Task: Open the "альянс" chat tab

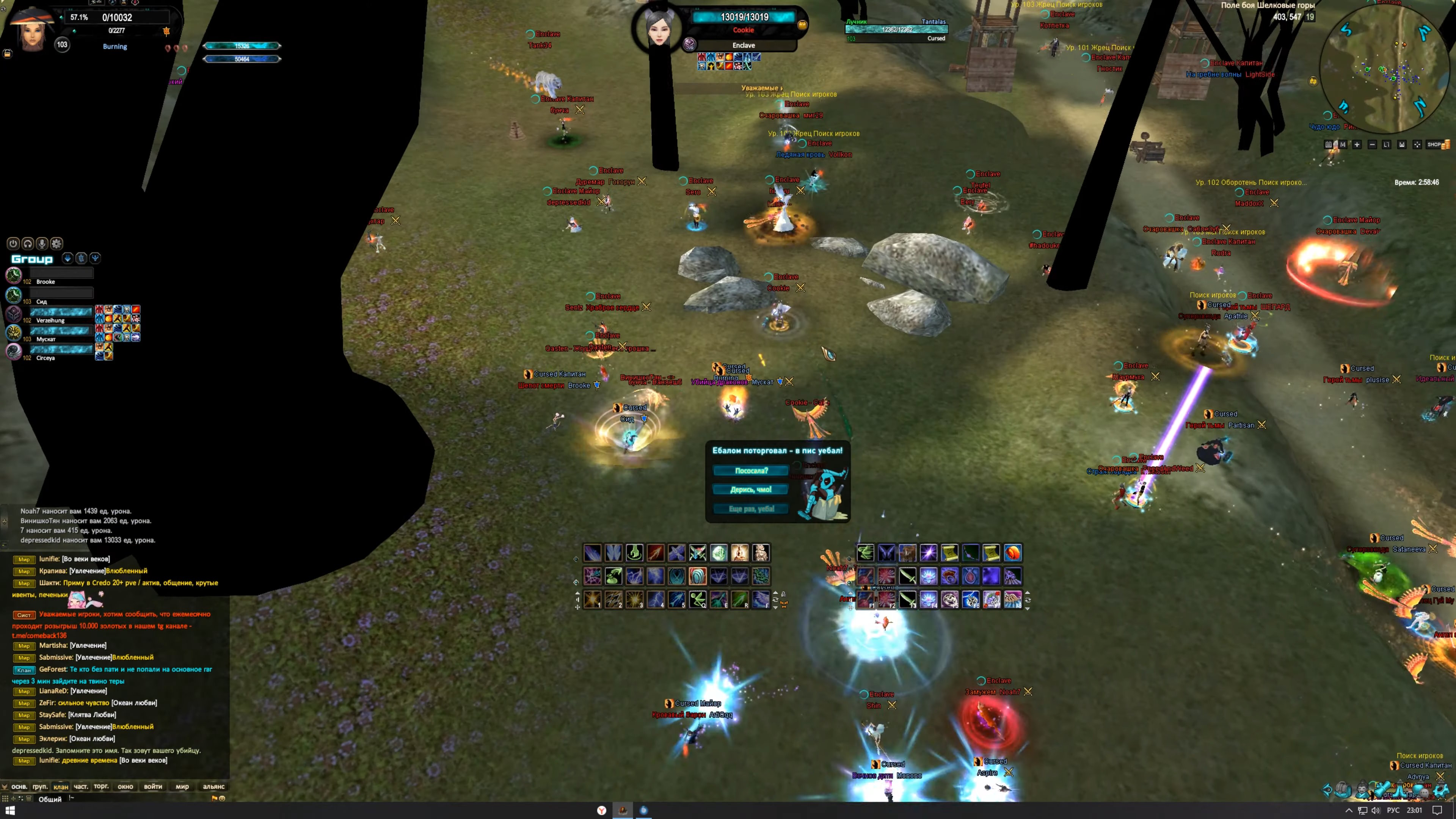Action: tap(213, 786)
